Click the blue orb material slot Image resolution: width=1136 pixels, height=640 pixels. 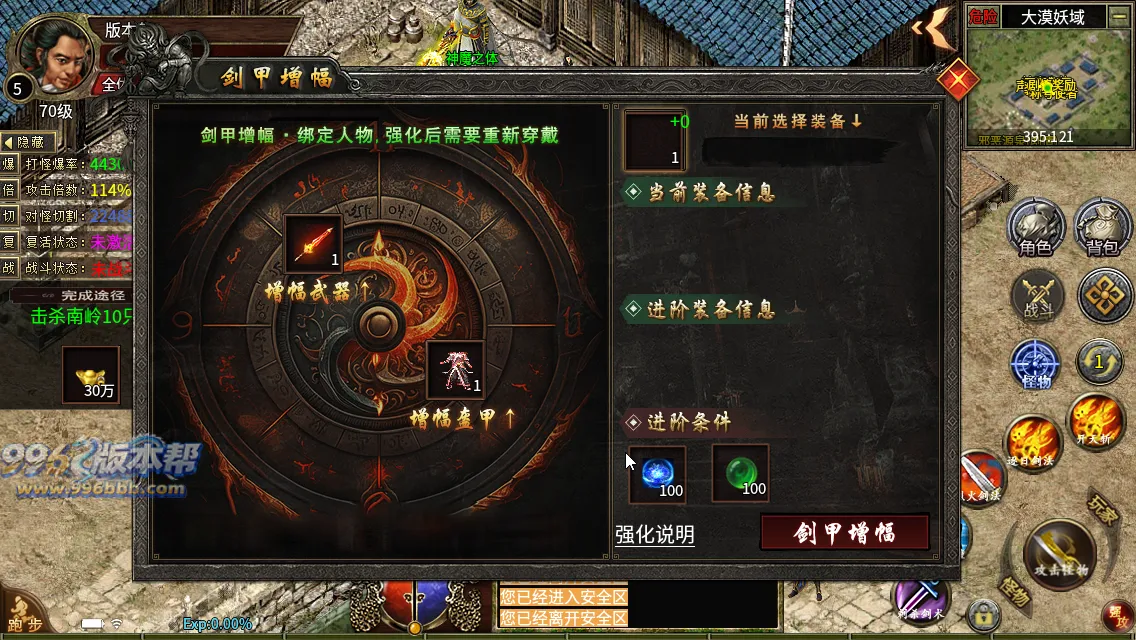point(657,474)
